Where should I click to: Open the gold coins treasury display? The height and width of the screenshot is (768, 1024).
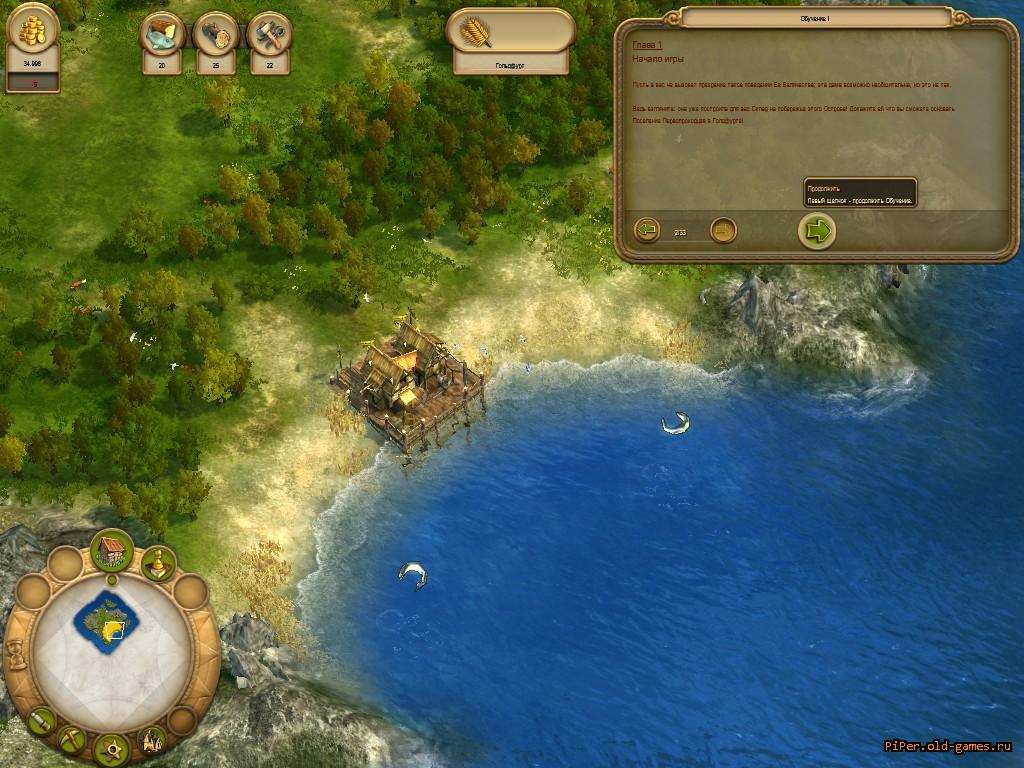(33, 31)
